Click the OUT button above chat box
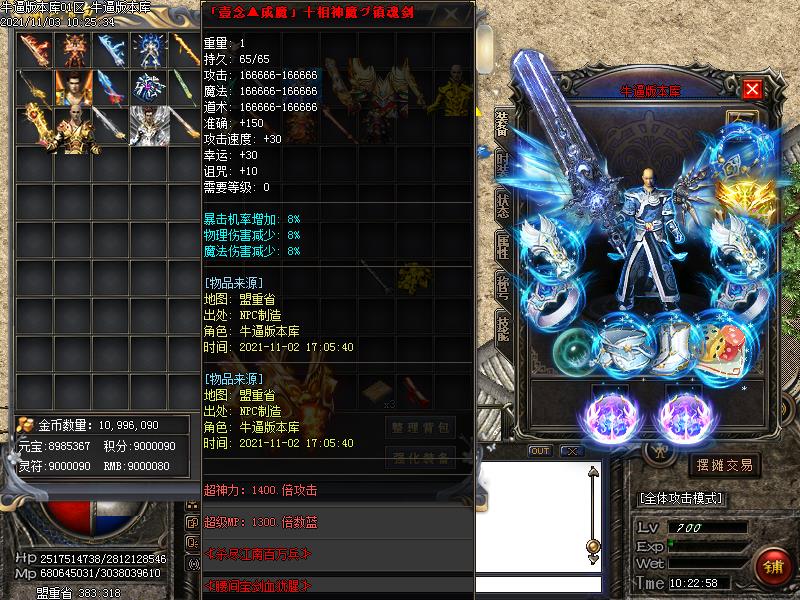800x600 pixels. (x=540, y=451)
